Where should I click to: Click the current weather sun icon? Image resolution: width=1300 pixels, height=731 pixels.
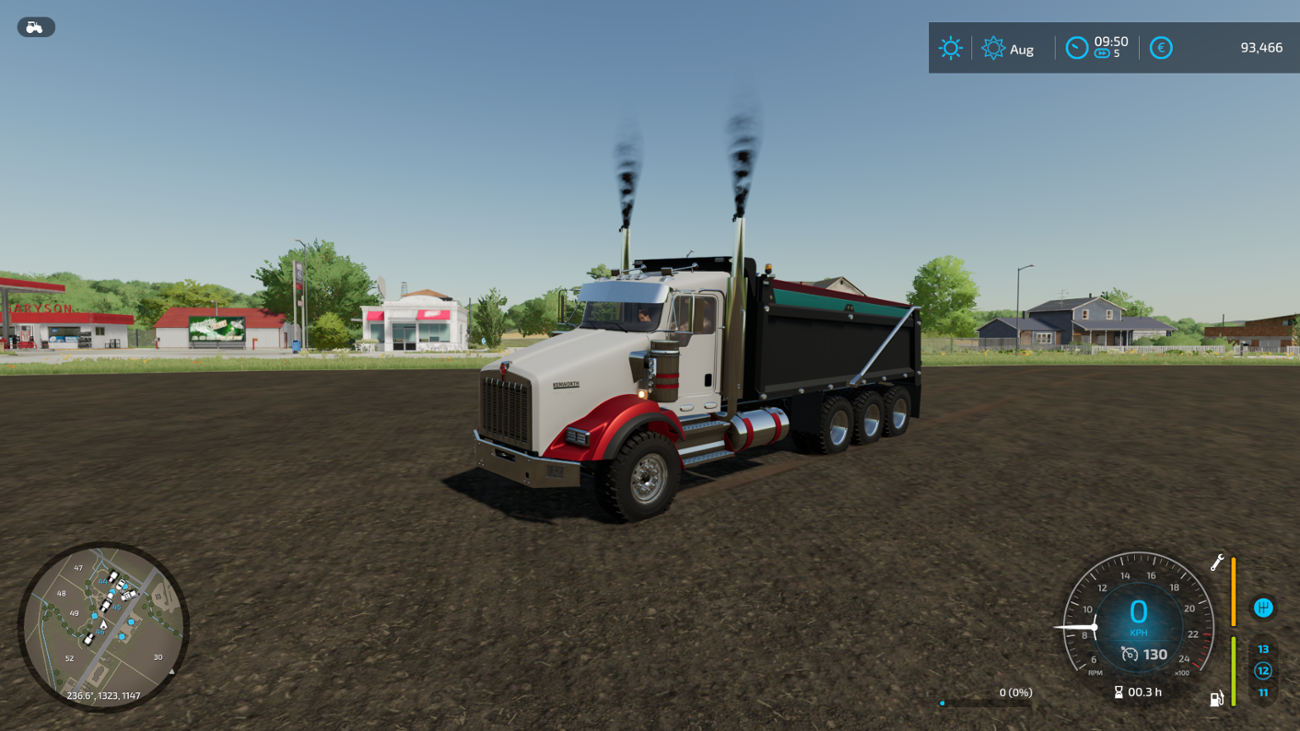click(950, 47)
